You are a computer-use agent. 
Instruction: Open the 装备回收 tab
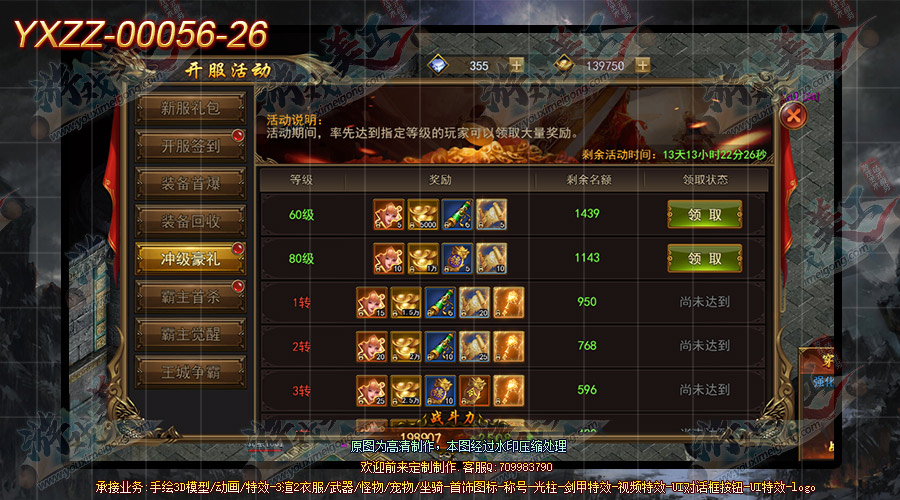tap(190, 221)
